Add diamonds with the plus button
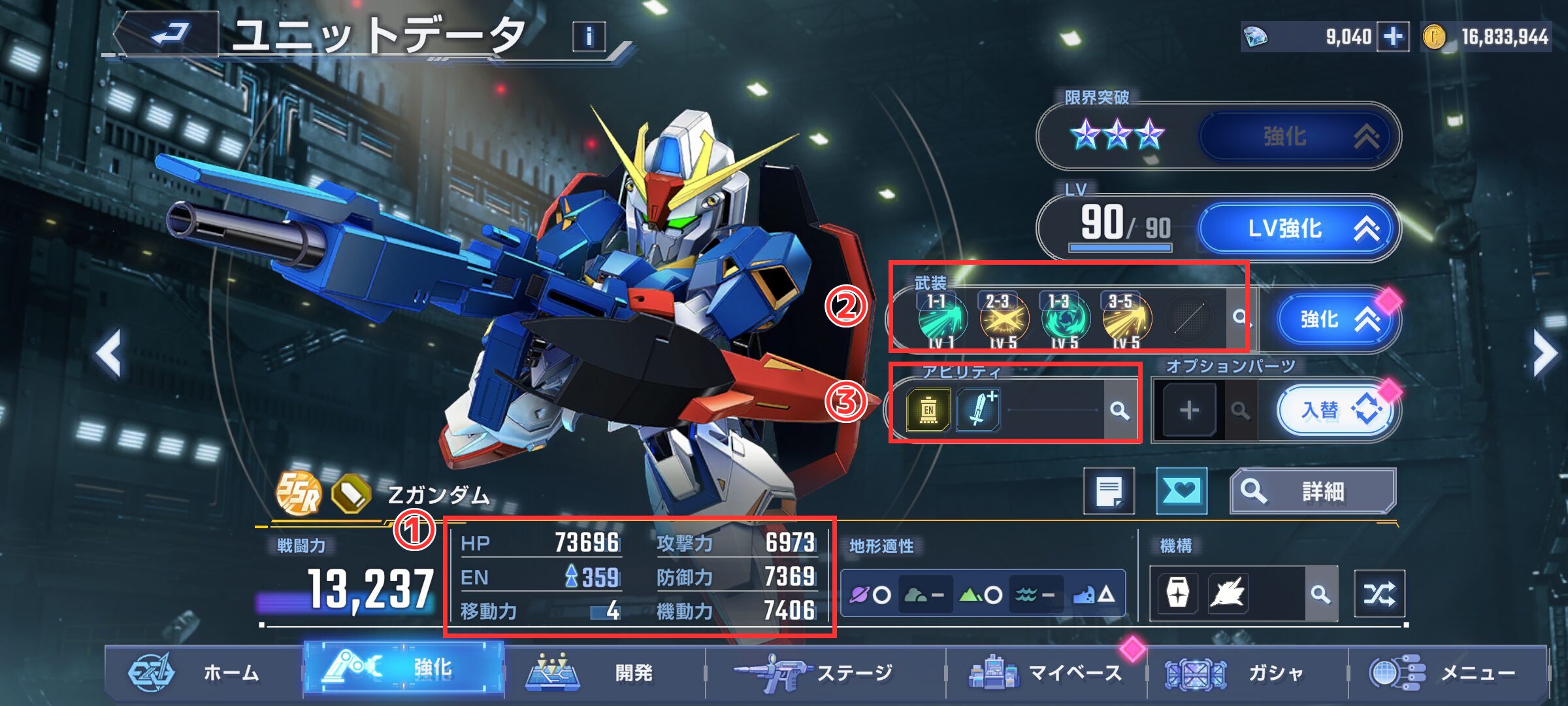Screen dimensions: 1568x706 (x=1392, y=37)
